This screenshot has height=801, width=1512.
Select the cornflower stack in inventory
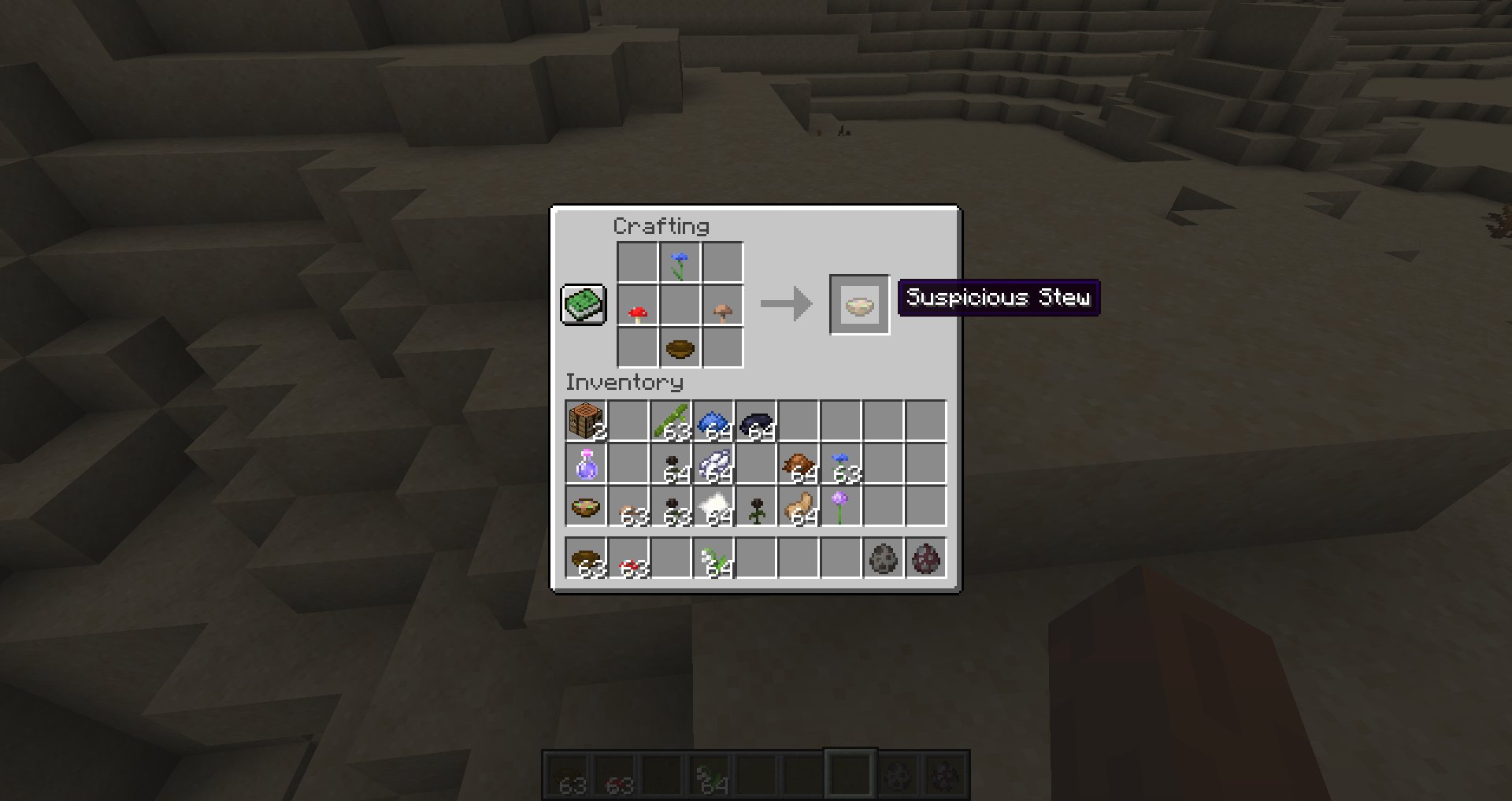pyautogui.click(x=840, y=465)
